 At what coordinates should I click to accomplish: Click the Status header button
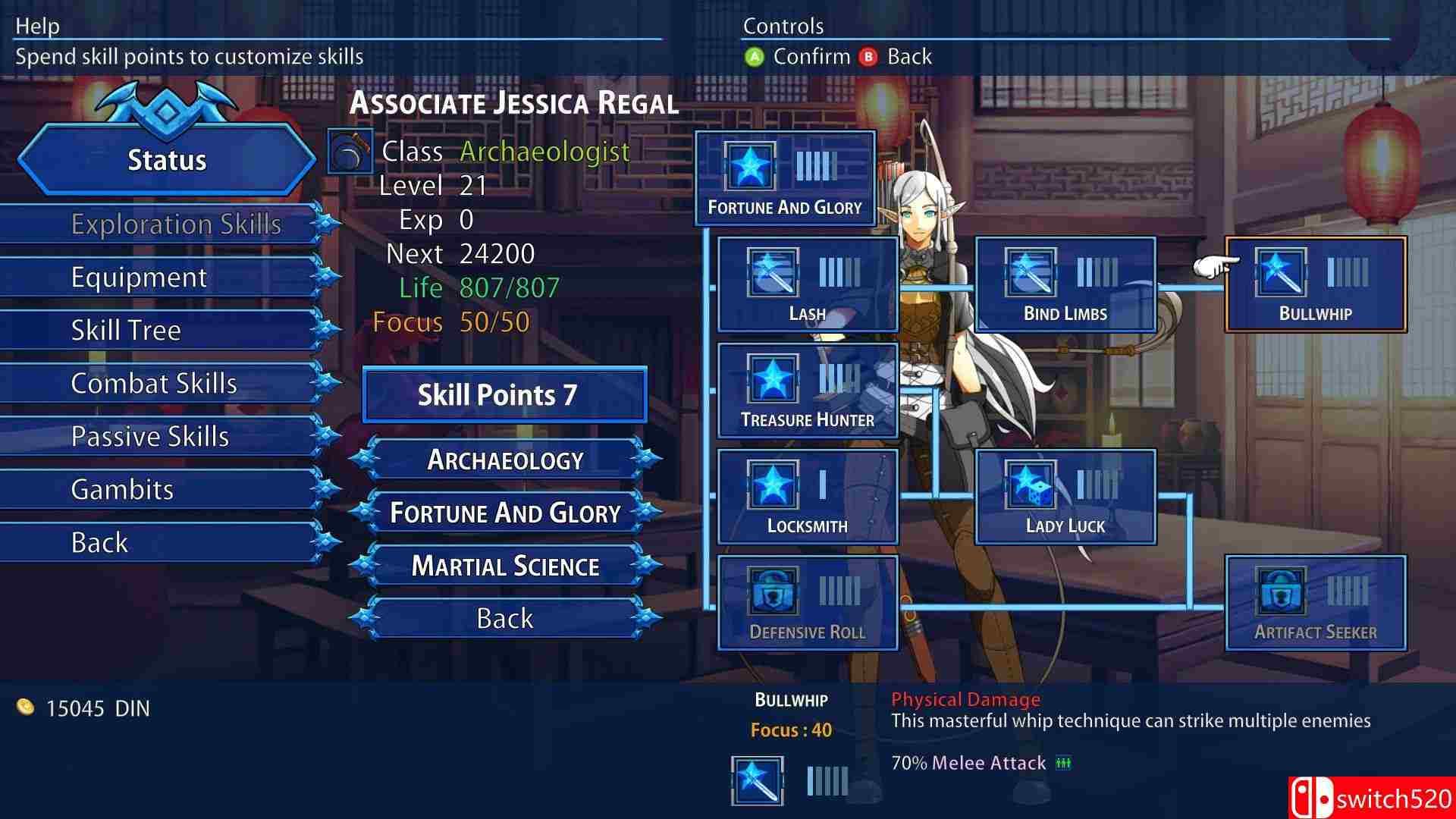[x=167, y=160]
